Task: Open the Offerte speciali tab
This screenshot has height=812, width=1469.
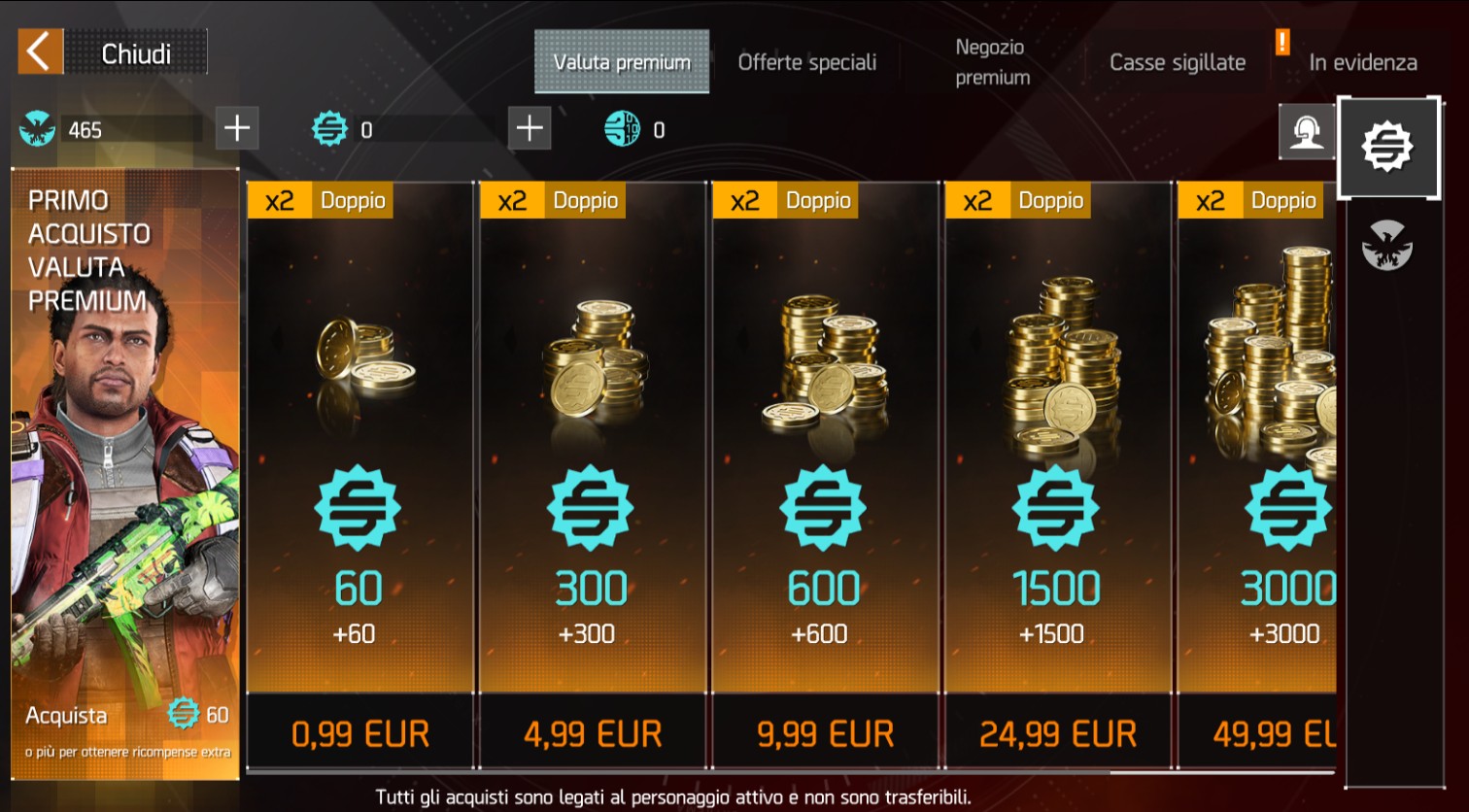Action: point(806,62)
